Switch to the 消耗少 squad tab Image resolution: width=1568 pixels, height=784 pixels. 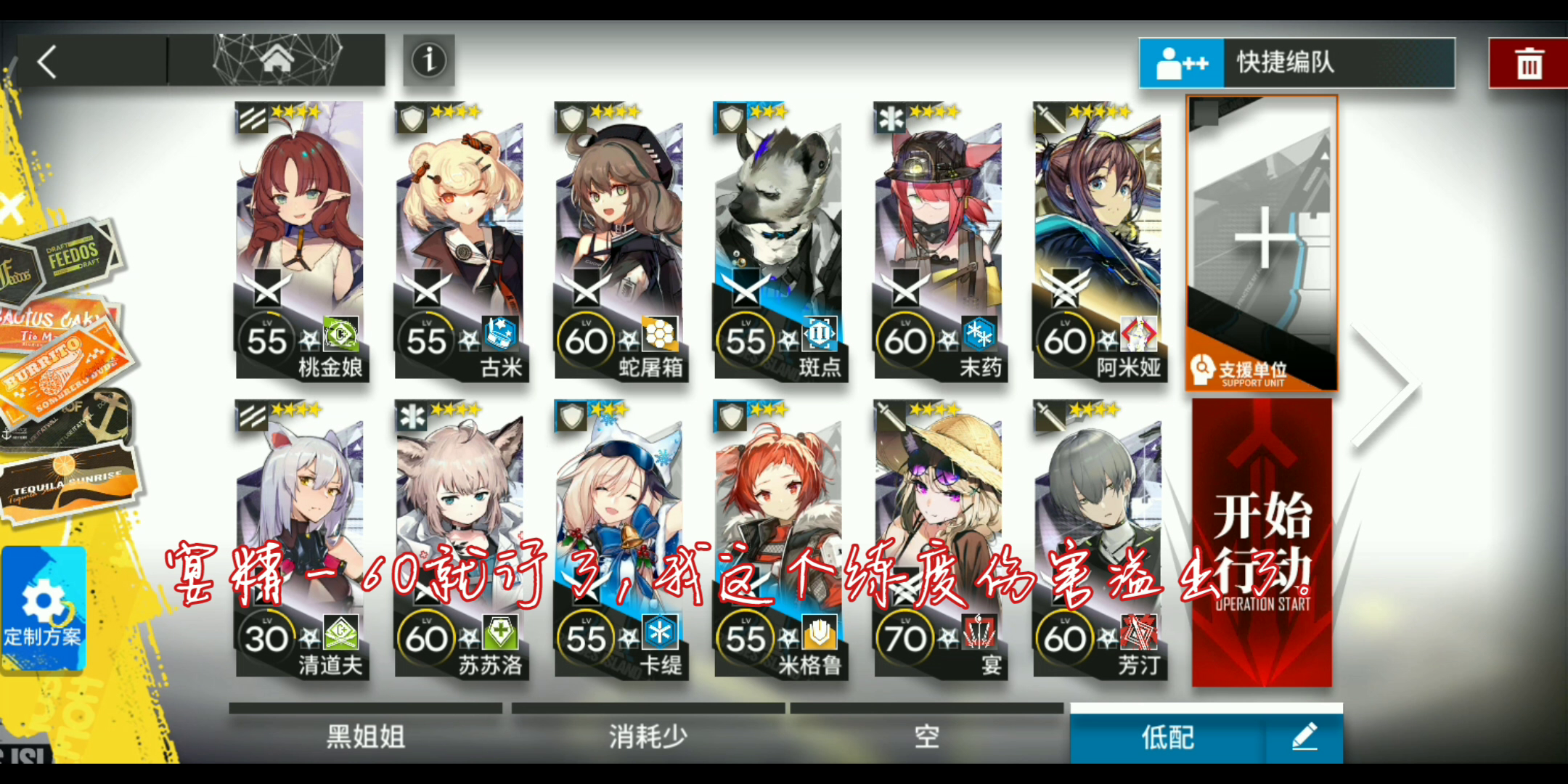tap(646, 735)
